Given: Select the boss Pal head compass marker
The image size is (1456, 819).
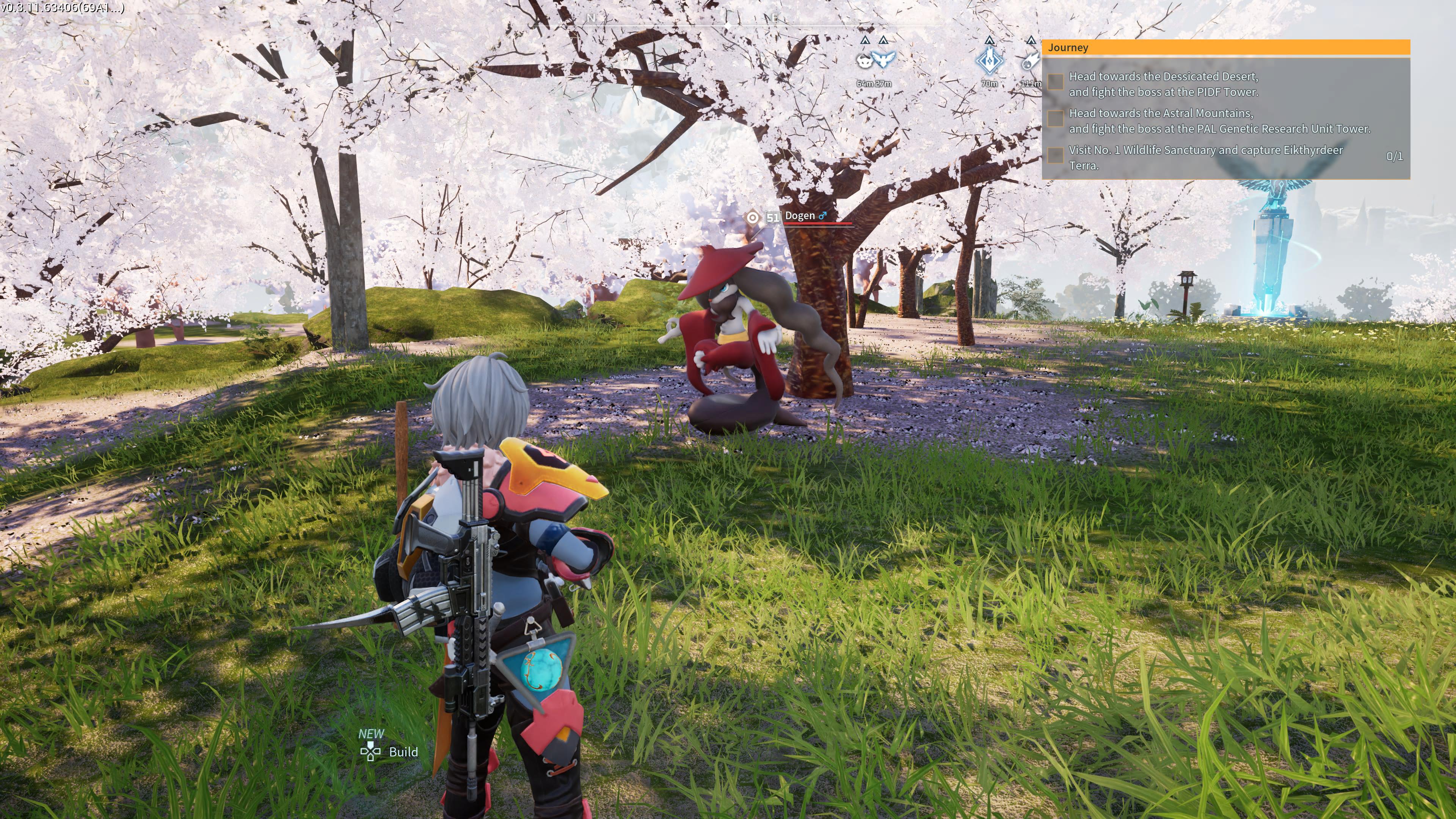Looking at the screenshot, I should (864, 60).
